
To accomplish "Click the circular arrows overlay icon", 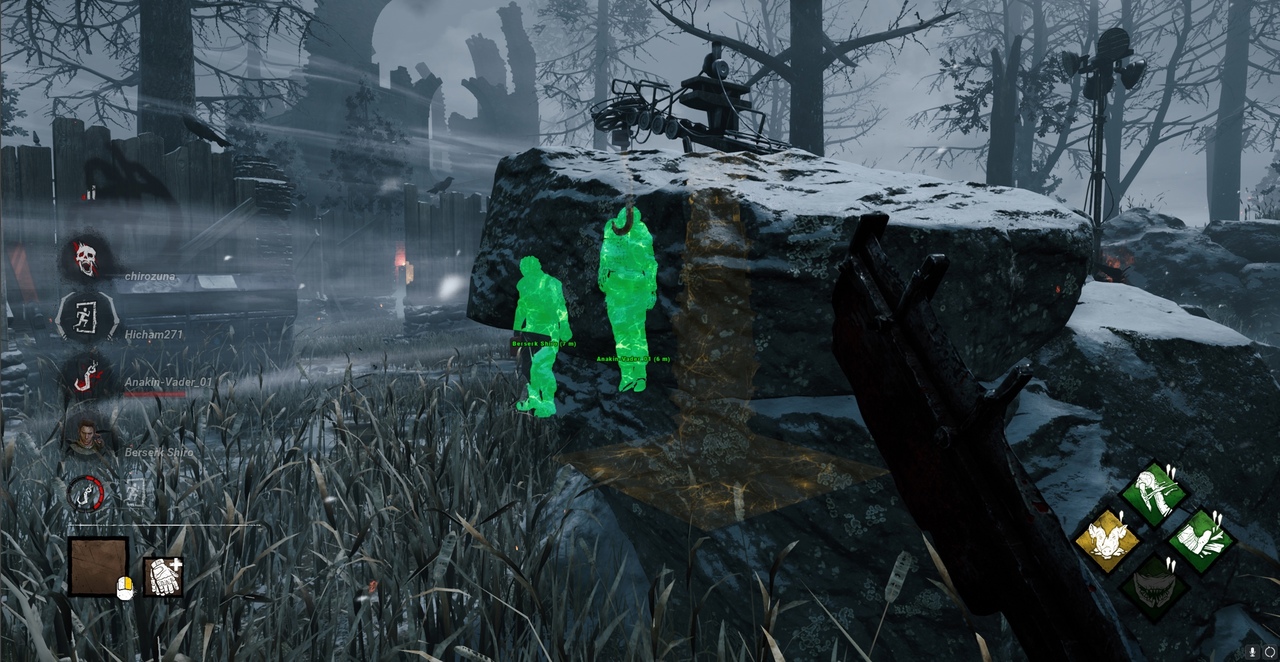I will click(1269, 651).
